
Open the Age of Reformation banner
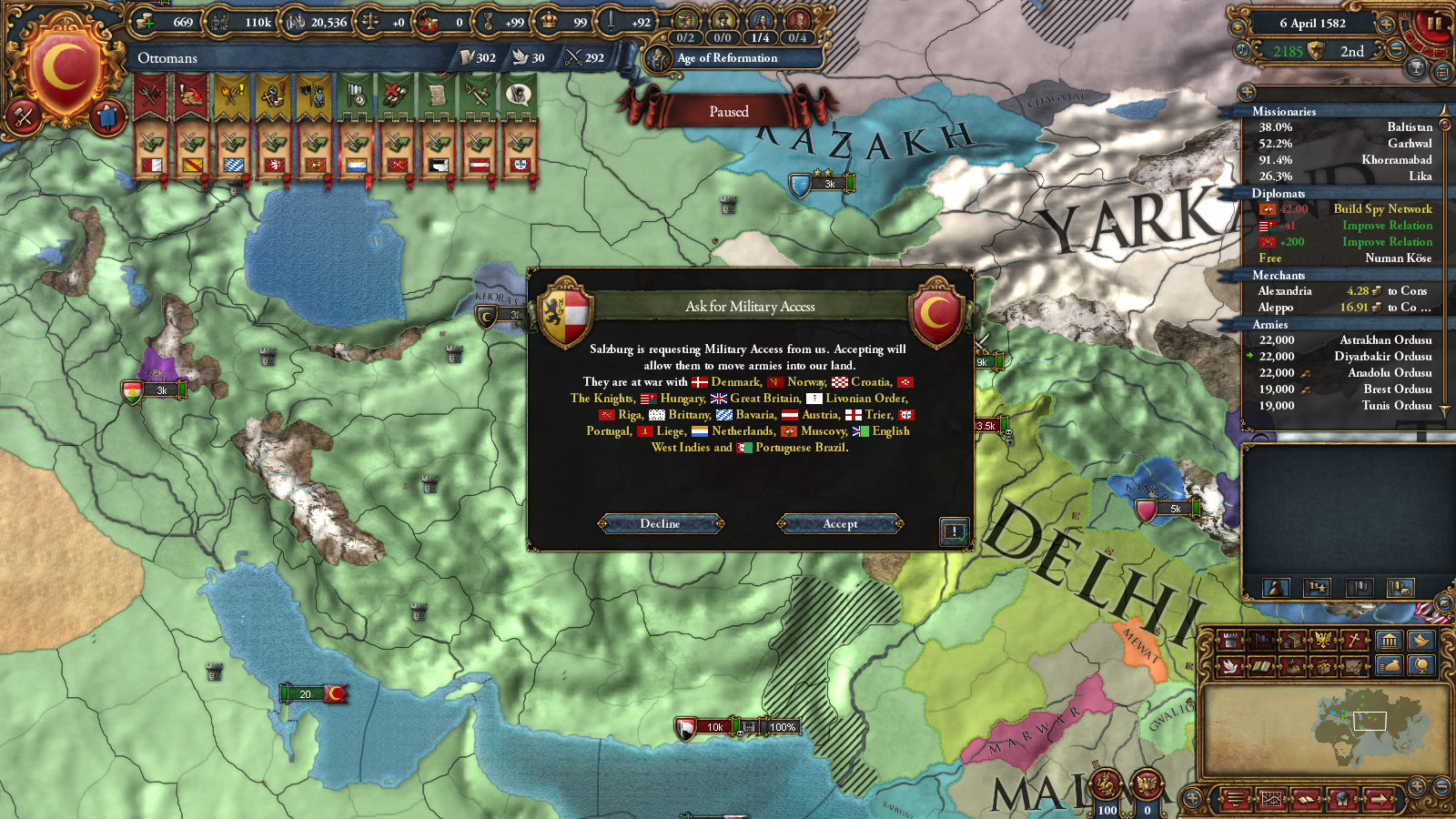pyautogui.click(x=728, y=57)
